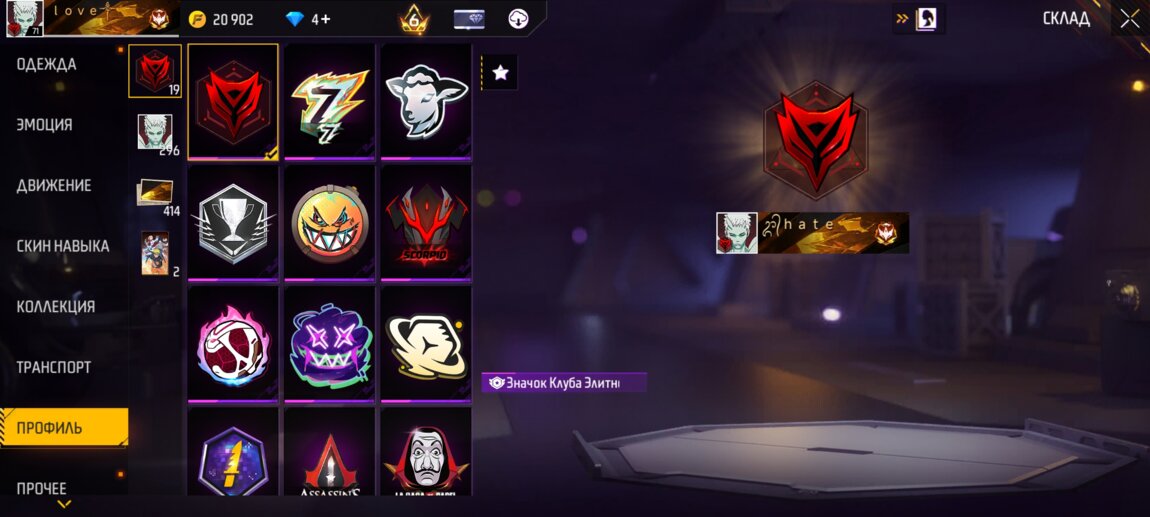Screen dimensions: 1150x517
Task: Choose the lightning number 7 badge
Action: 330,100
